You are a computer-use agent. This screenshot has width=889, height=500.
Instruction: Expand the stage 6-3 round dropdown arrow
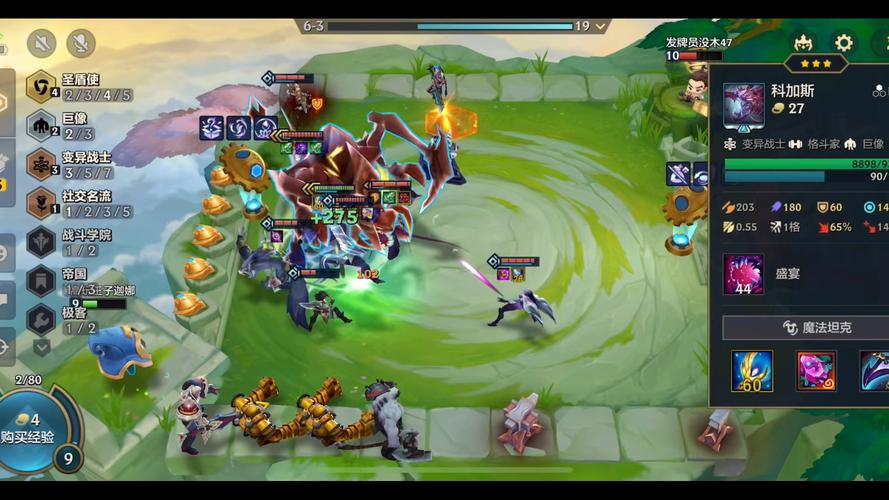point(600,26)
